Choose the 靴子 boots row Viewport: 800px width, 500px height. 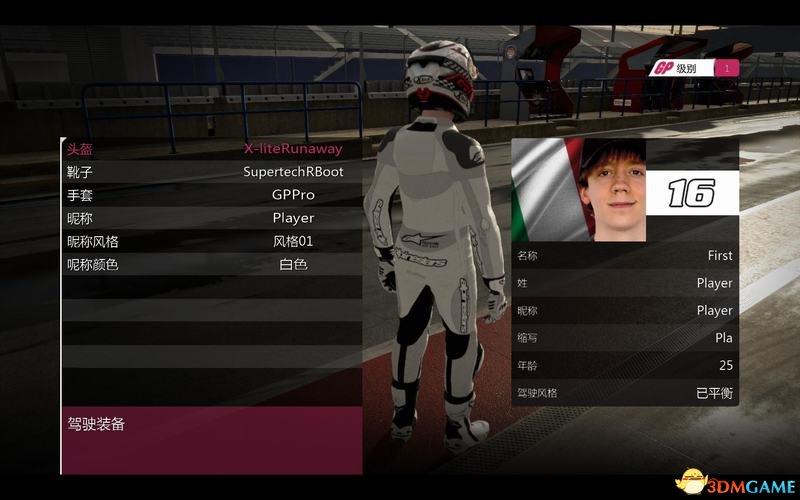(211, 172)
